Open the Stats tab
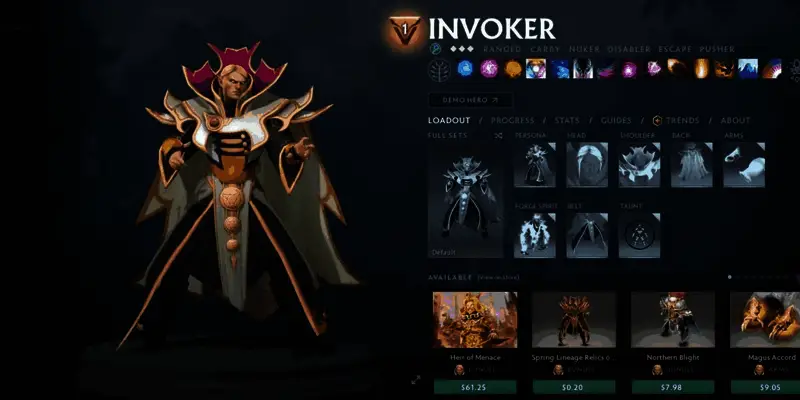 (x=566, y=121)
